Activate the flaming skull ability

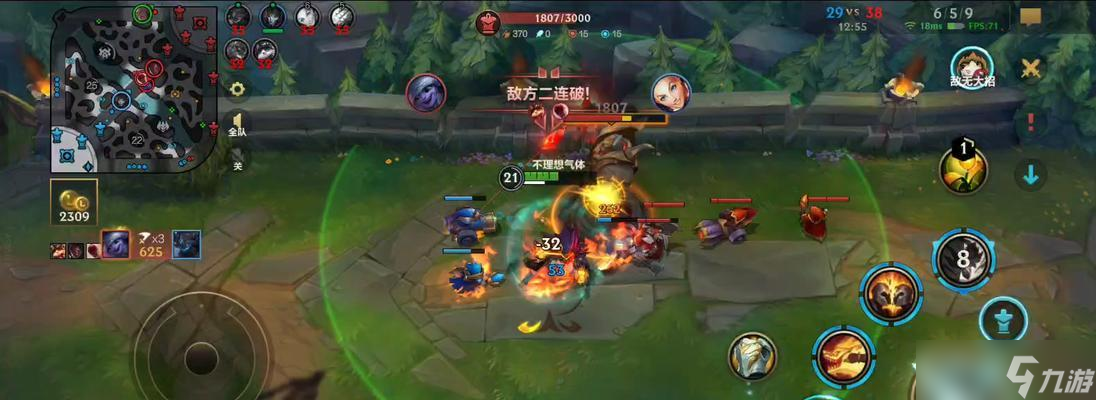click(891, 293)
